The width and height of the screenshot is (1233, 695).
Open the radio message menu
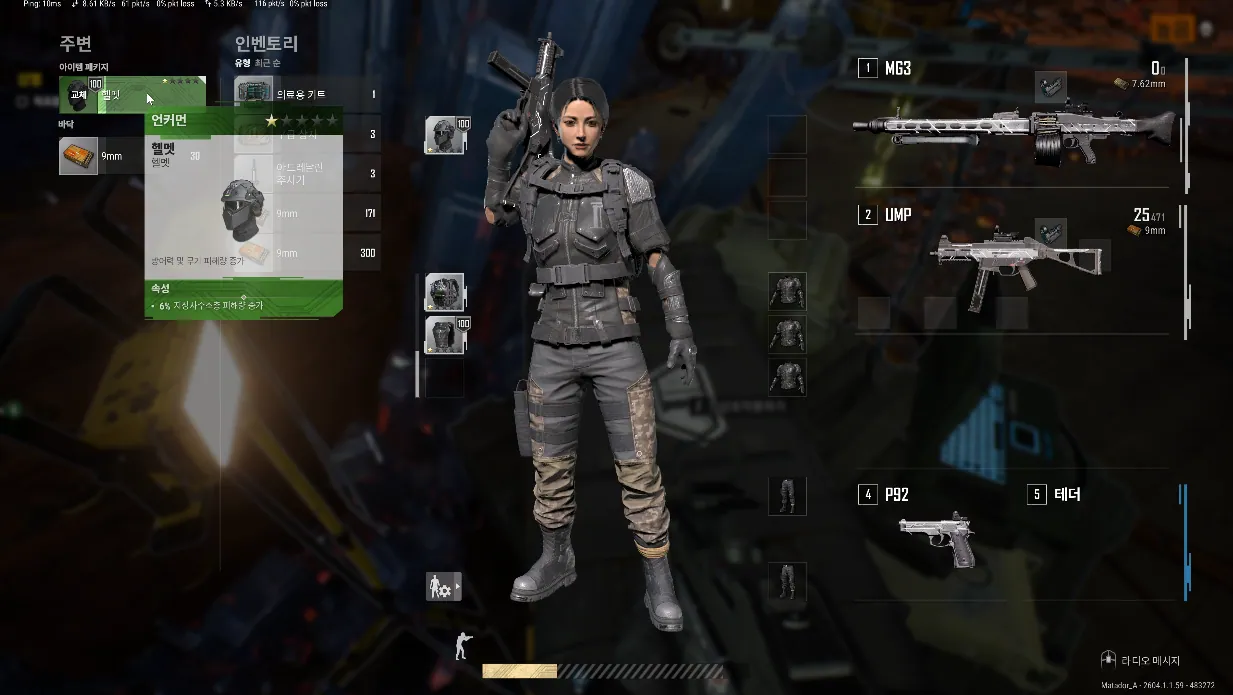click(x=1142, y=661)
